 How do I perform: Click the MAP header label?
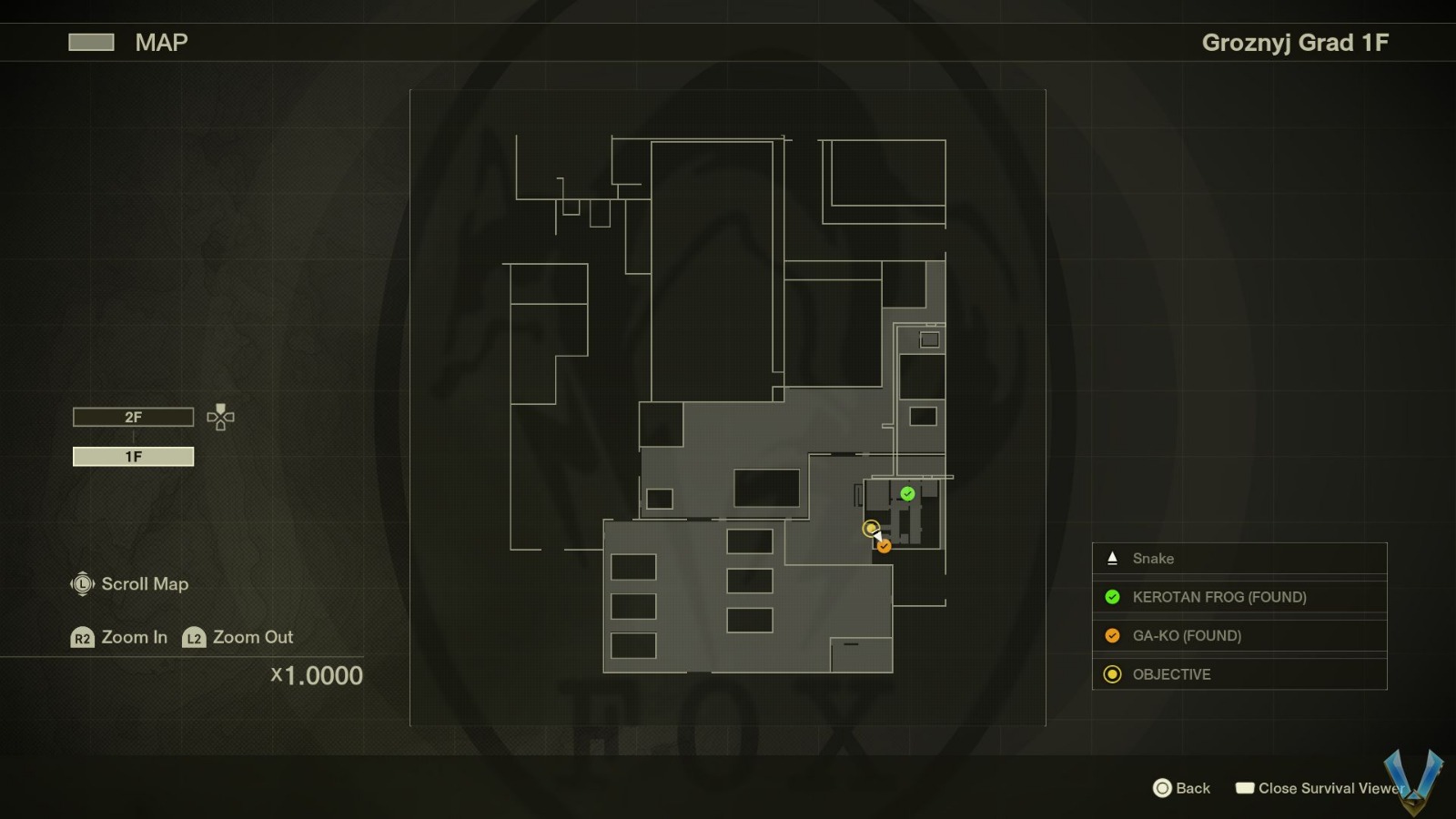tap(160, 42)
